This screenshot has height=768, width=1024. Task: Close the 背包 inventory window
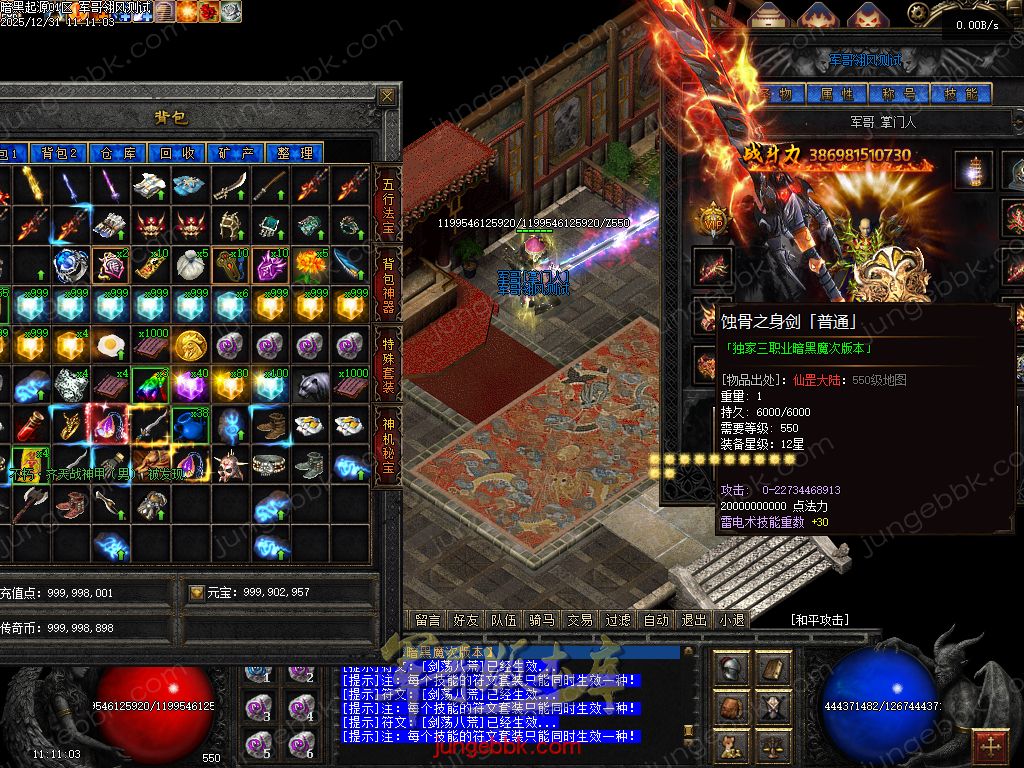387,96
